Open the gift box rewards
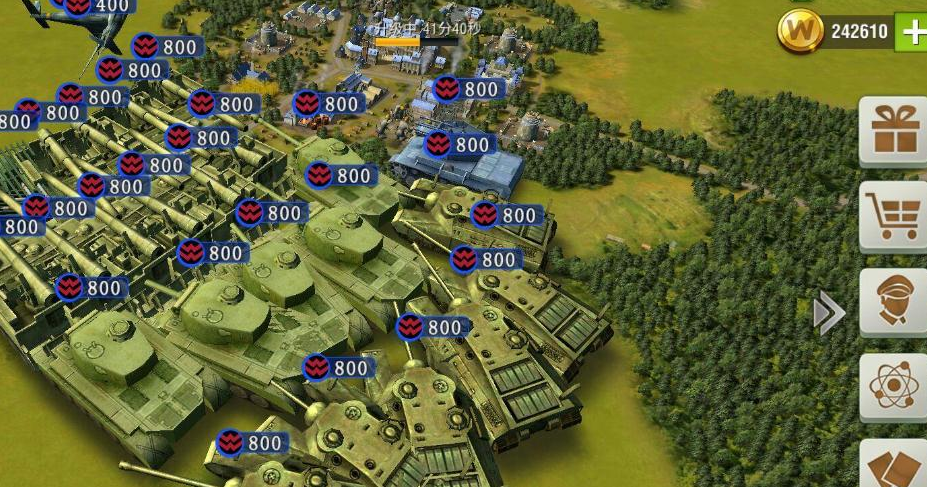The width and height of the screenshot is (927, 487). pos(894,131)
